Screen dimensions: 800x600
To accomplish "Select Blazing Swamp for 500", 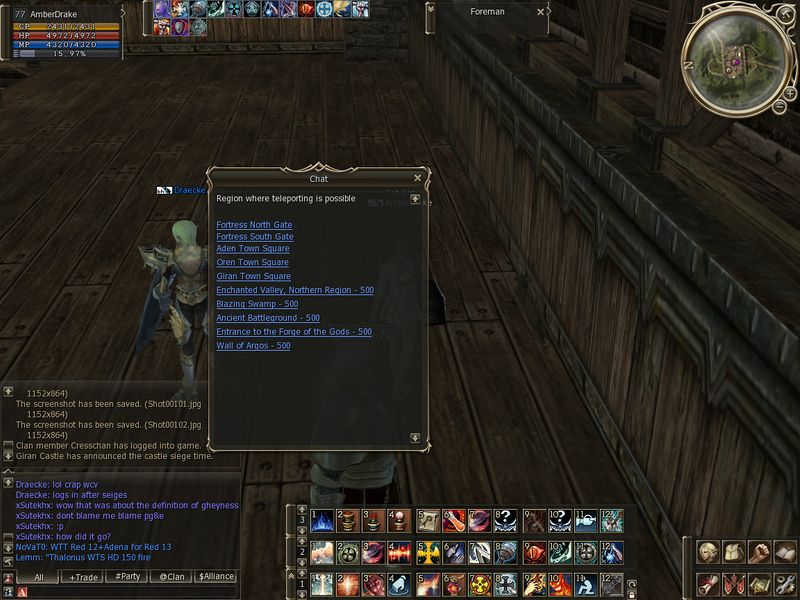I will click(257, 304).
